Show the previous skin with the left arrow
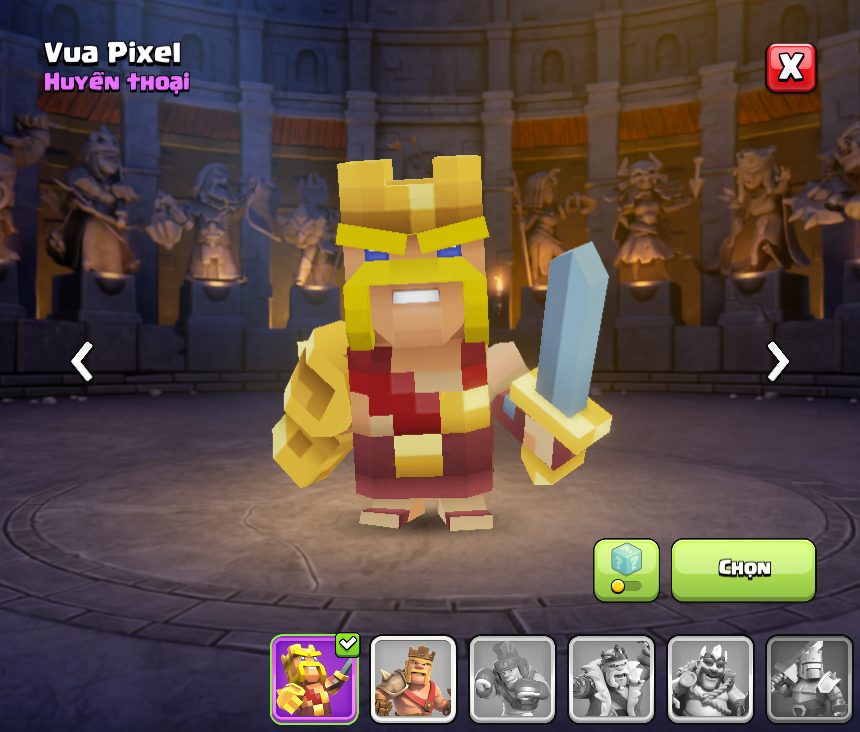 tap(82, 361)
